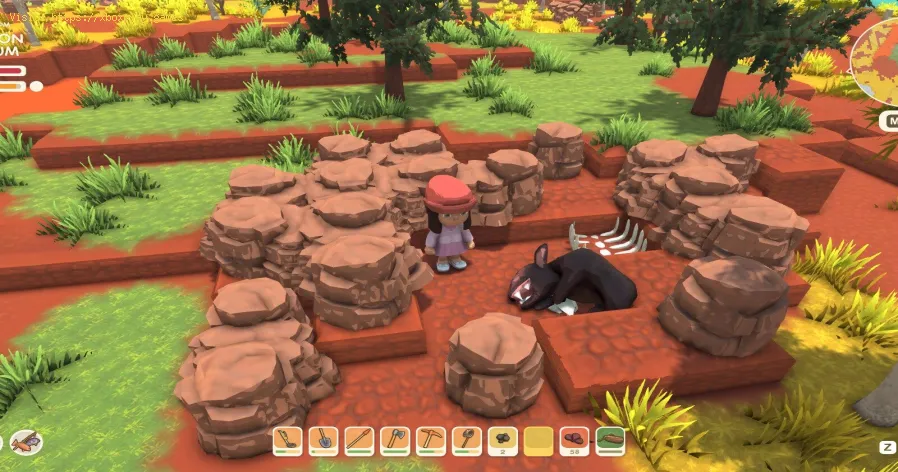Select the highlighted empty hotbar slot
Viewport: 898px width, 472px height.
539,440
